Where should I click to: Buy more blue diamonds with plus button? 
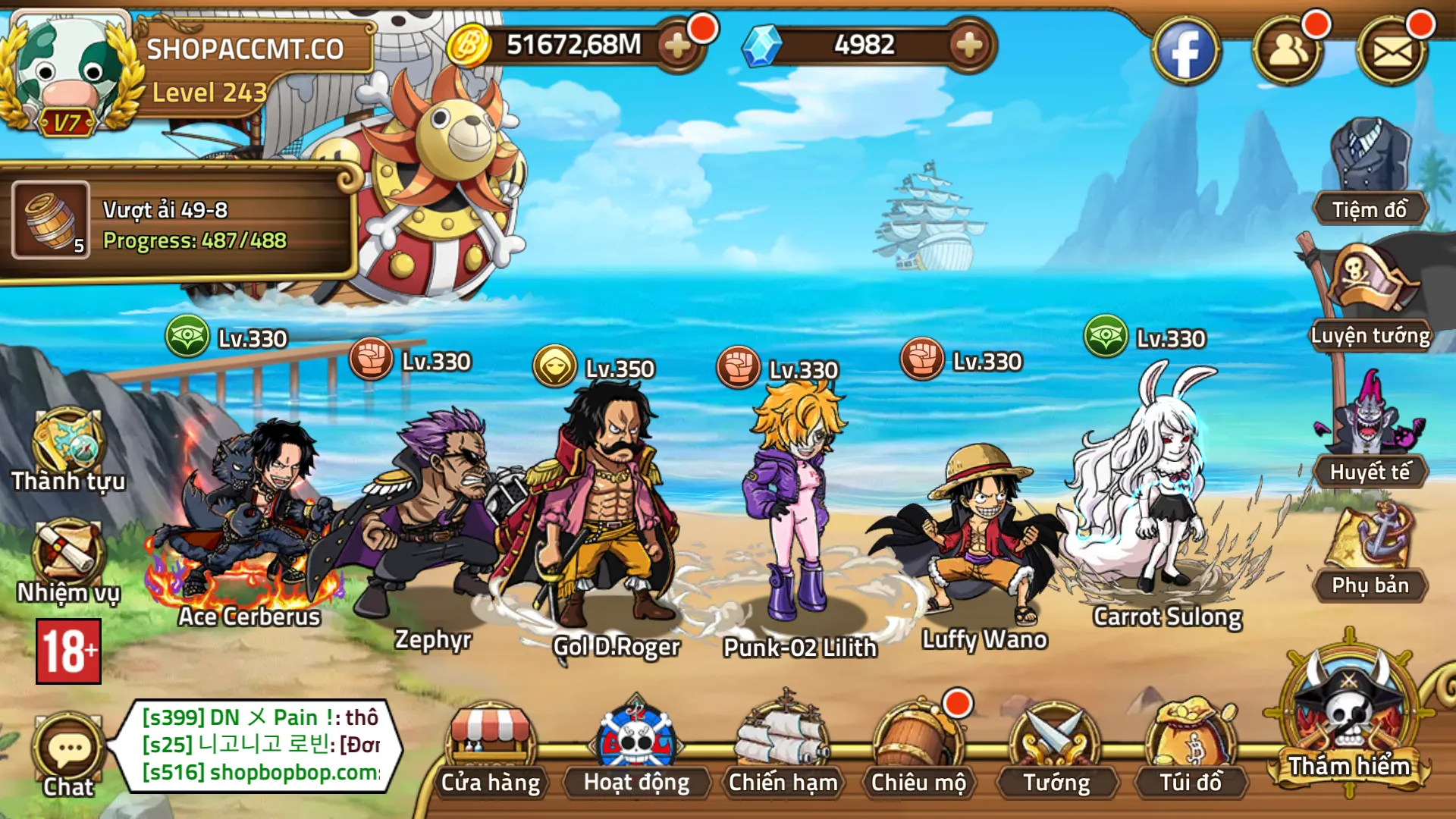(968, 46)
